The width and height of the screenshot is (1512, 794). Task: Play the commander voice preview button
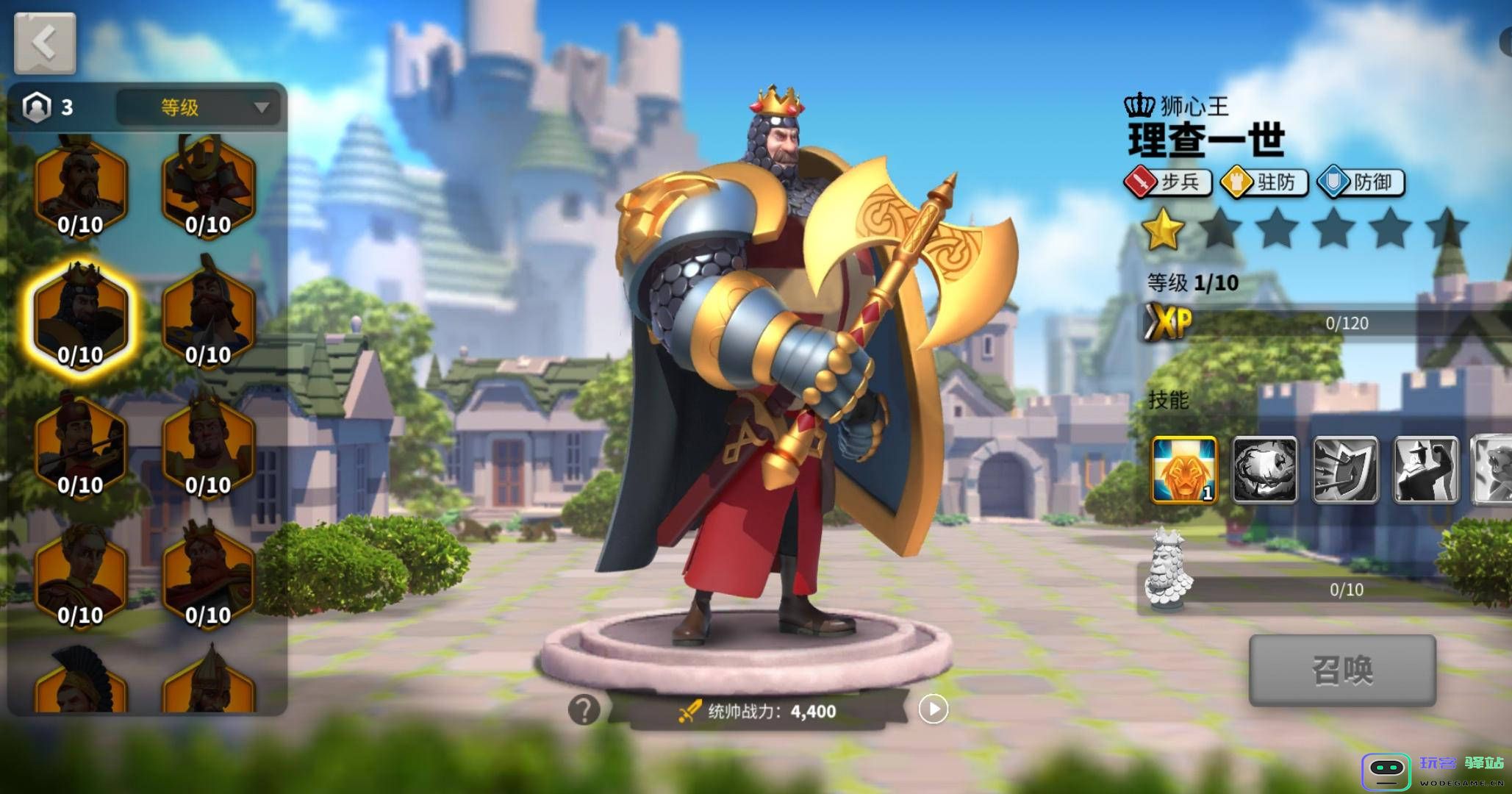click(x=934, y=709)
